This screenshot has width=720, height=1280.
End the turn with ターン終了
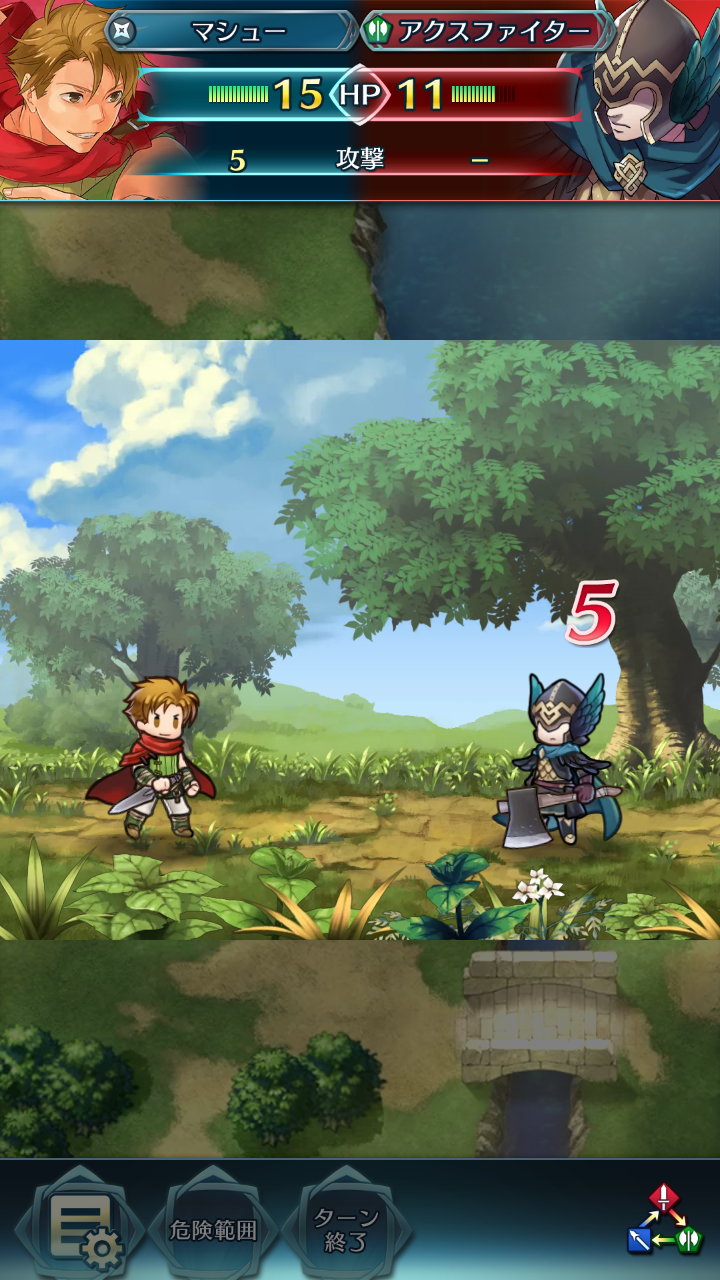[x=346, y=1230]
